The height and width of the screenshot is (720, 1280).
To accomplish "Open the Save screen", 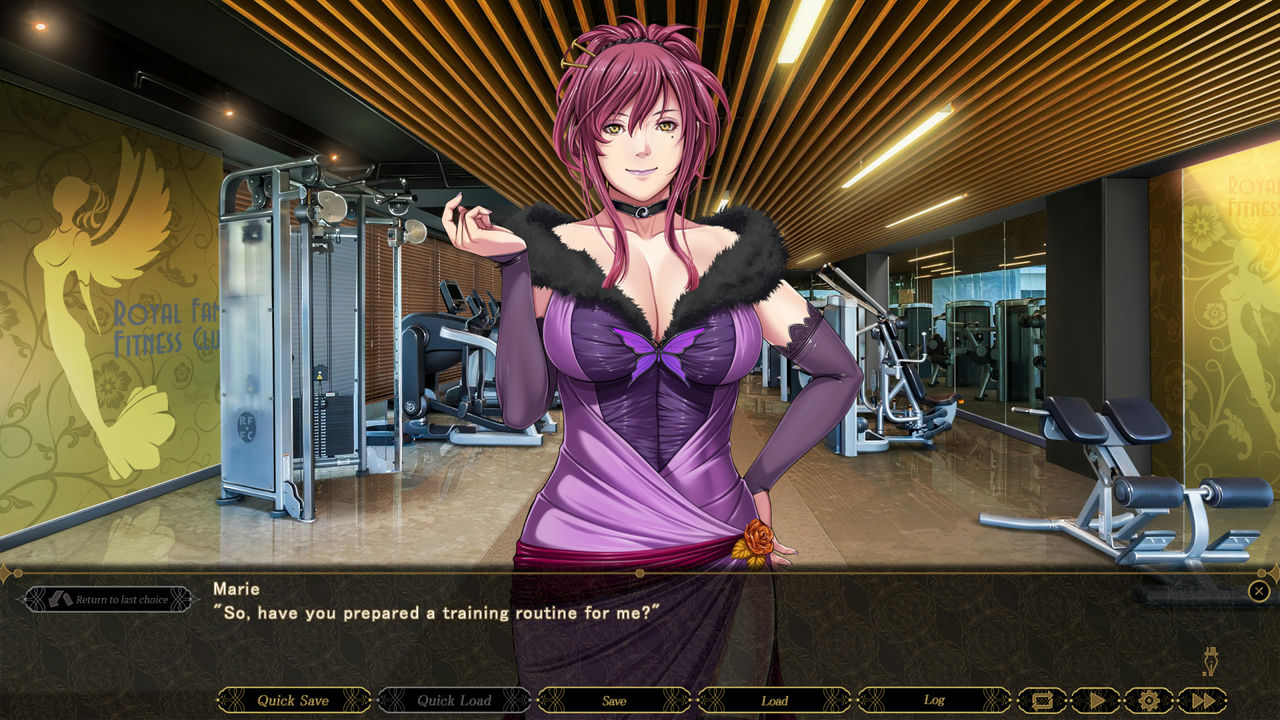I will 613,701.
